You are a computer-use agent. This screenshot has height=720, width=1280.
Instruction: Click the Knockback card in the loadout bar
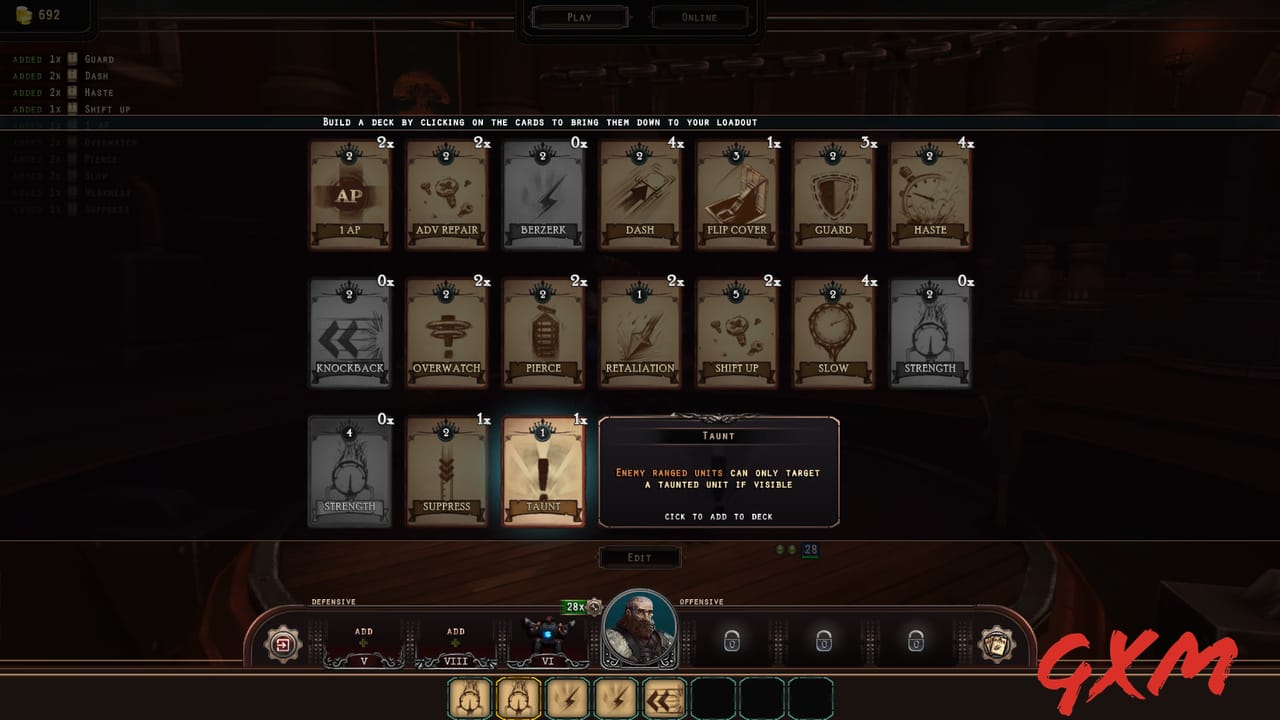point(665,697)
